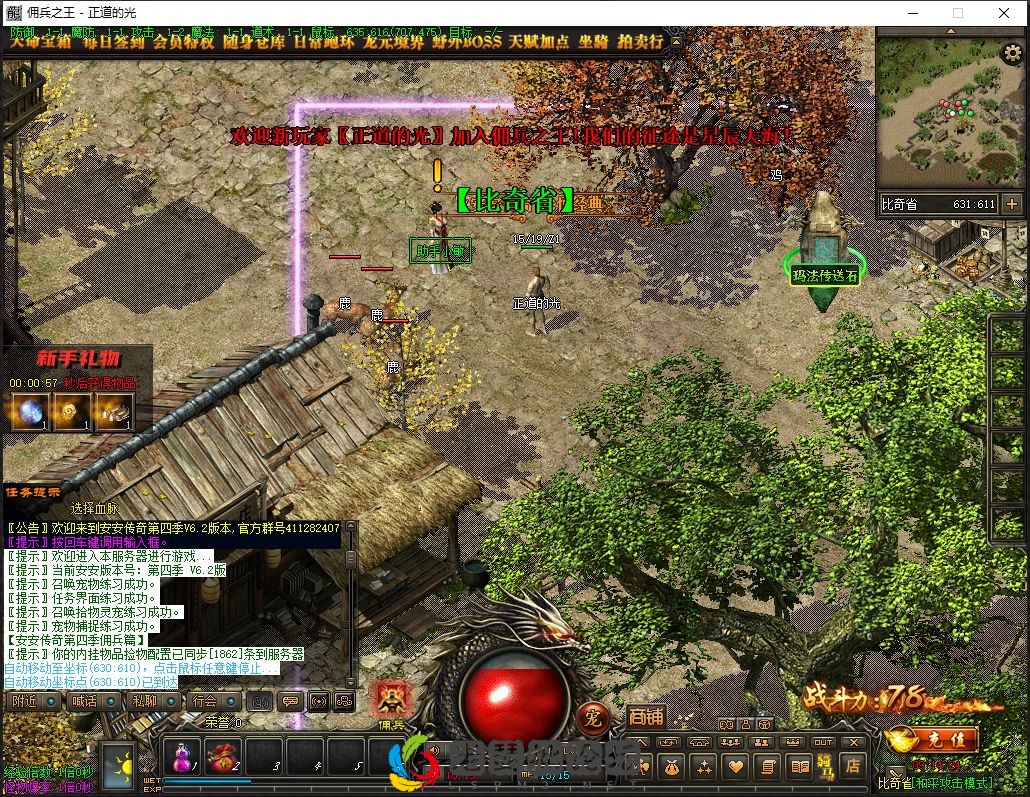
Task: Switch to the 私聊 private chat channel
Action: [145, 701]
